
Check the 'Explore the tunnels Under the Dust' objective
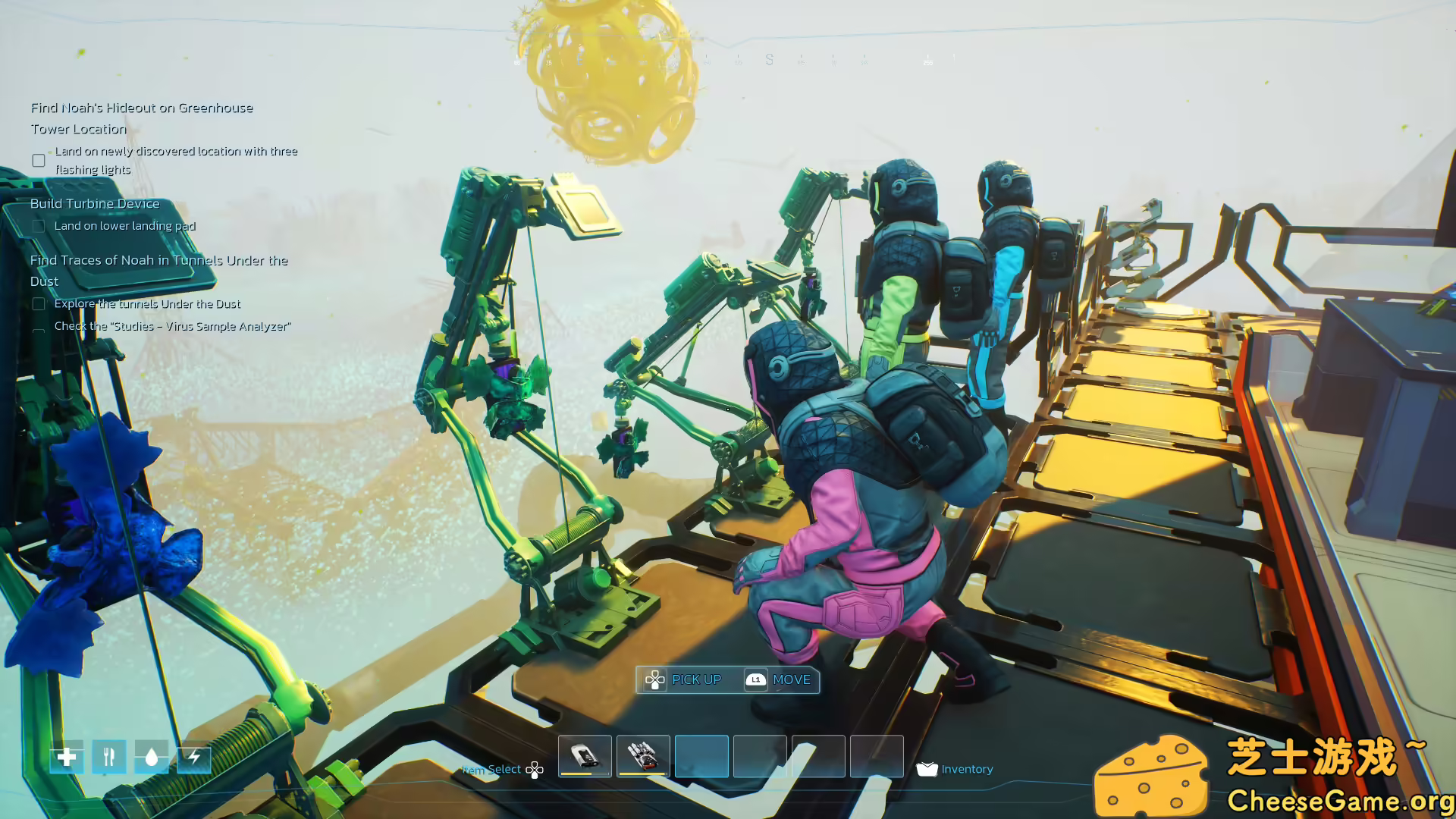click(x=38, y=303)
